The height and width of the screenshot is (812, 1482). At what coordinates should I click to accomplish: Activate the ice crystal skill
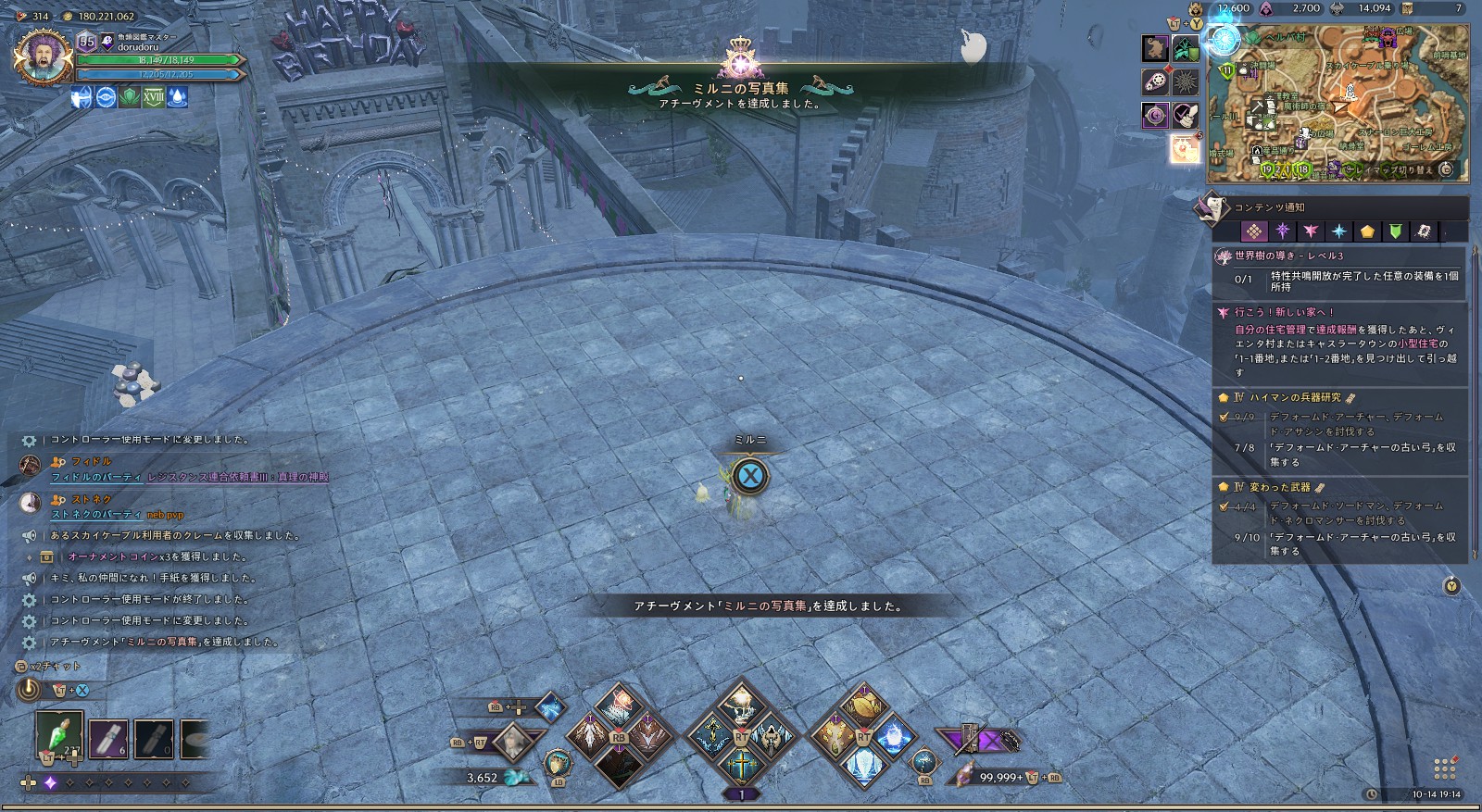click(x=862, y=768)
